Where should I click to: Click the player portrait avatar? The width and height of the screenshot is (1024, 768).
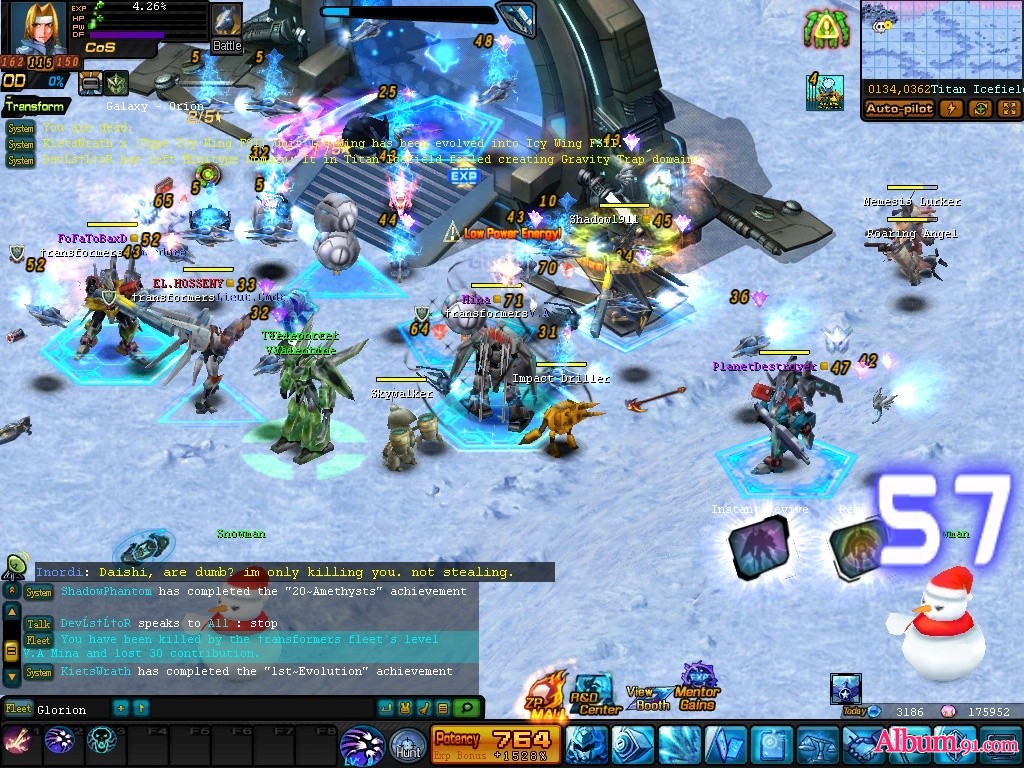pyautogui.click(x=38, y=28)
